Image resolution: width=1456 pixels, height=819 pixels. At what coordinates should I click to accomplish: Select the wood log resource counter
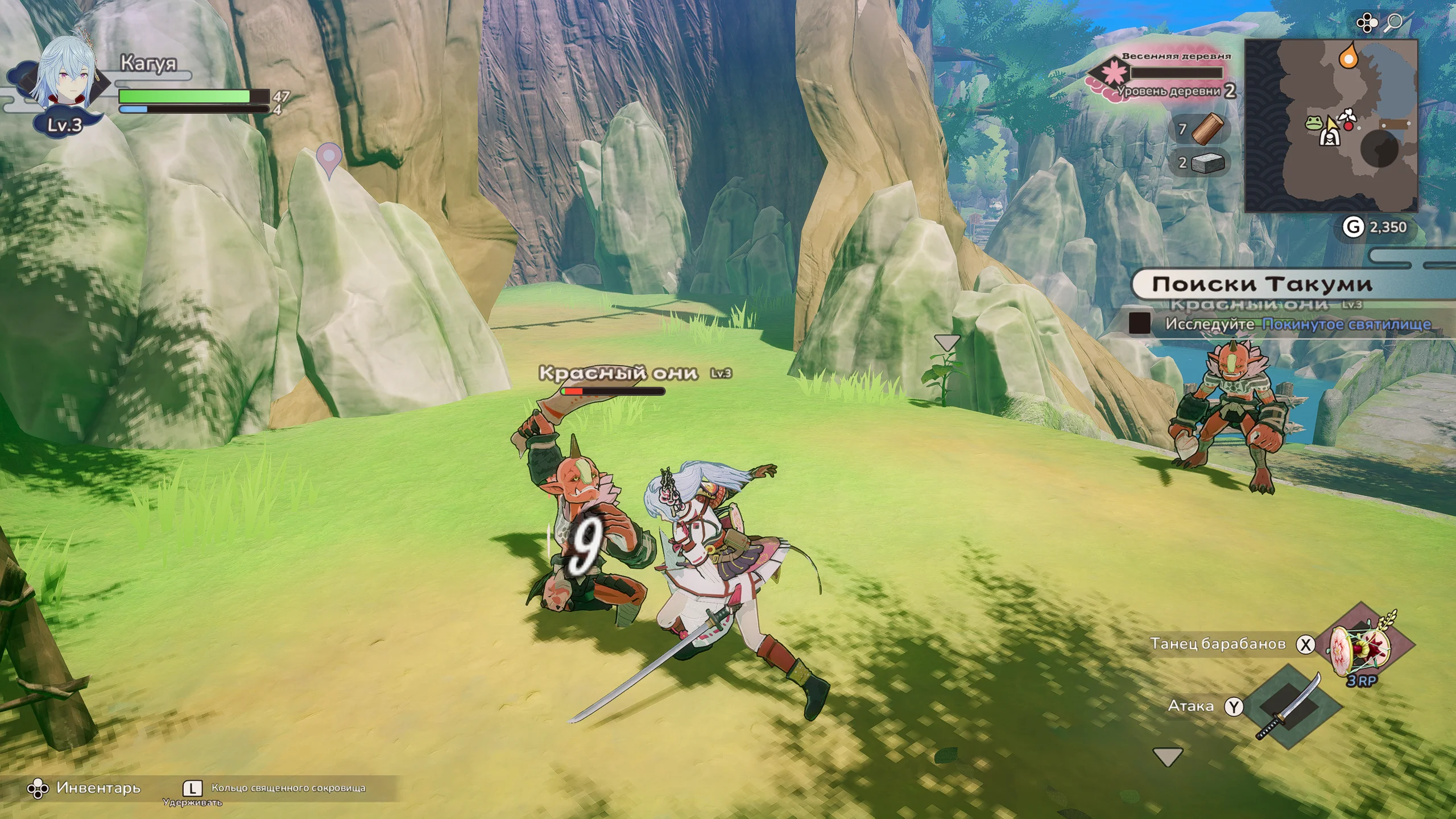click(1207, 130)
